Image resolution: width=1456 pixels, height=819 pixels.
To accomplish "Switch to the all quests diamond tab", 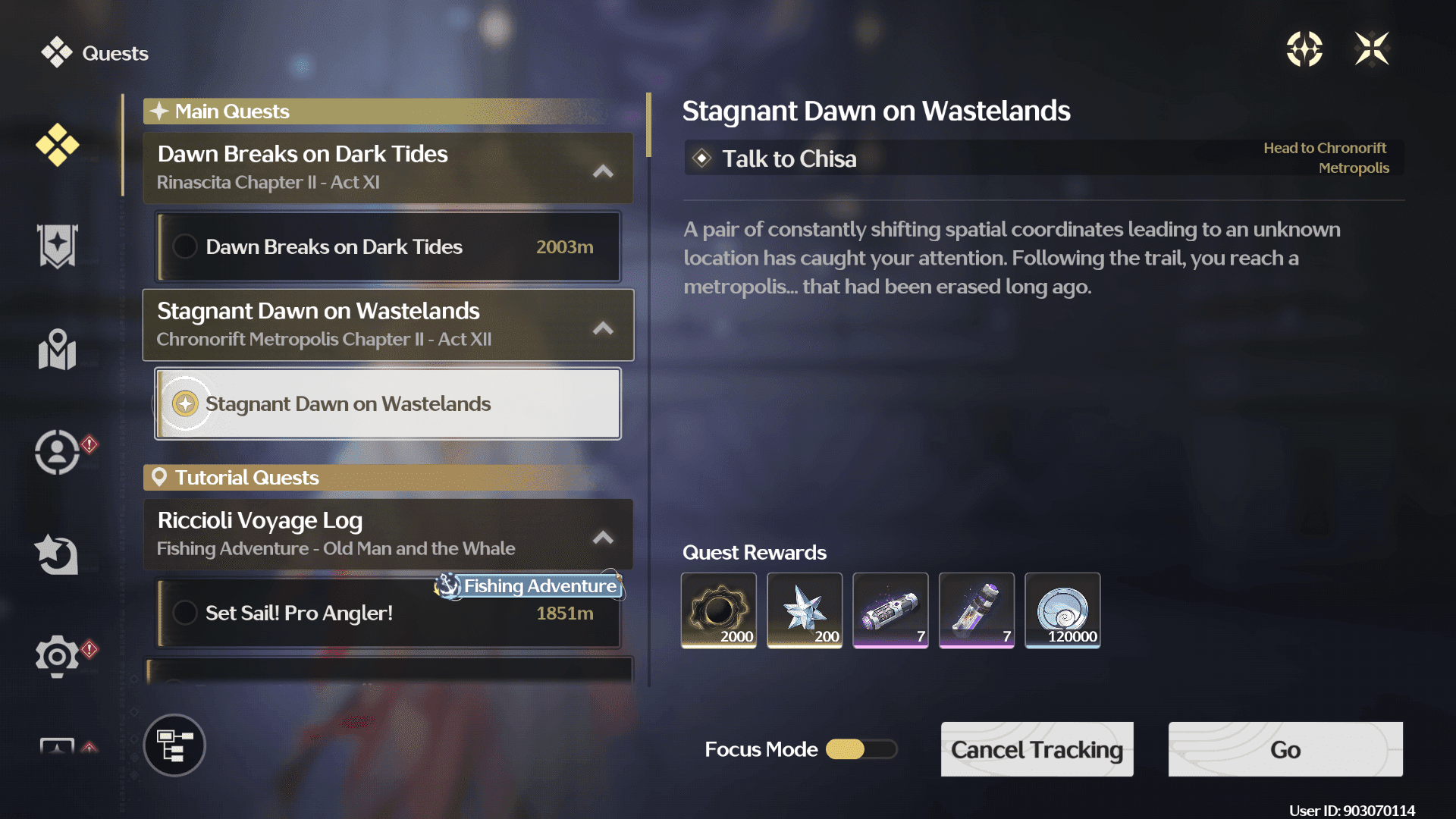I will (57, 144).
